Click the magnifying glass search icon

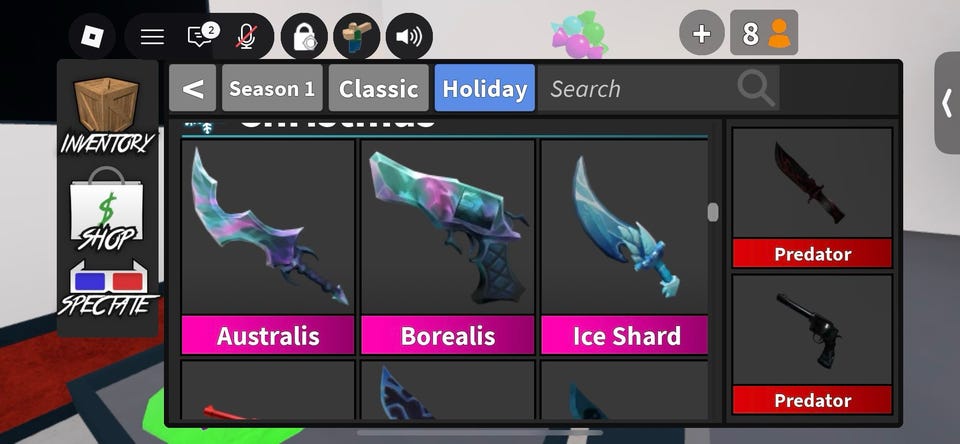[757, 89]
